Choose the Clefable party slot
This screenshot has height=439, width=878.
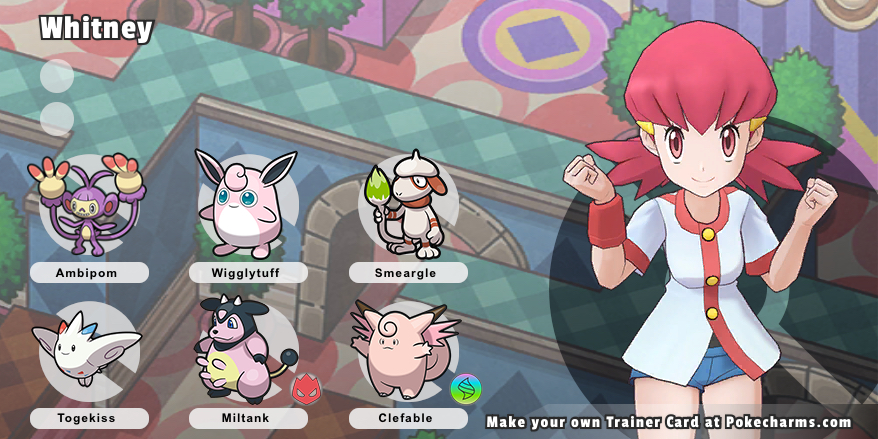click(402, 352)
